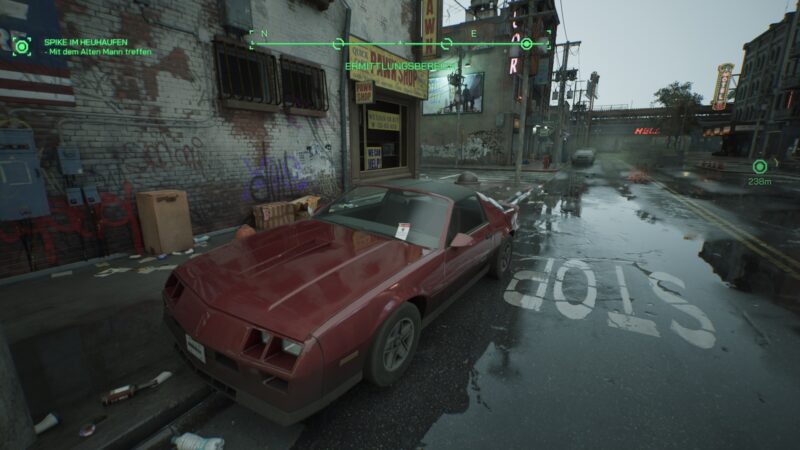
Task: Select the waypoint marker showing 238m
Action: click(x=760, y=166)
